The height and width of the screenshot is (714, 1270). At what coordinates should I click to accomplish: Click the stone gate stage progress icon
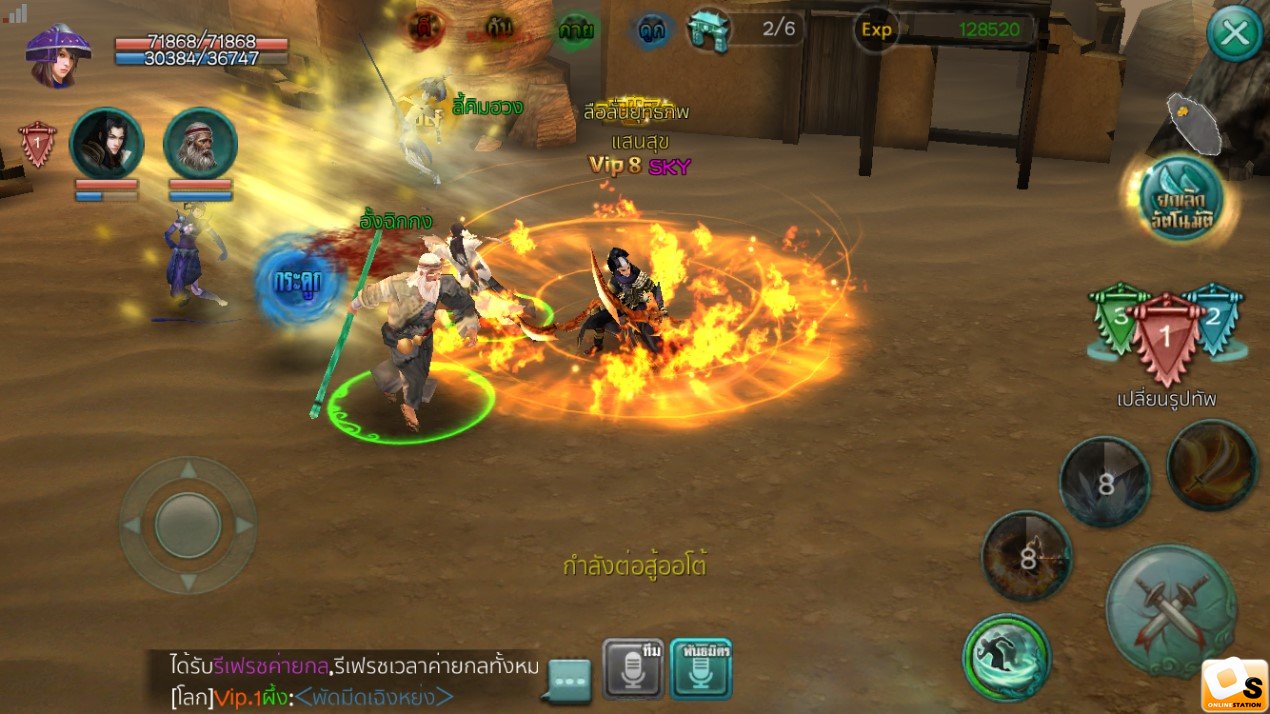709,29
